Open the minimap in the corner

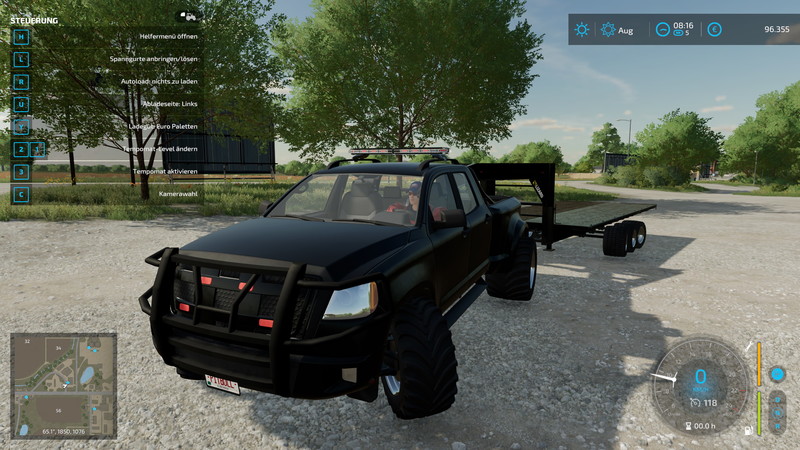pyautogui.click(x=63, y=384)
